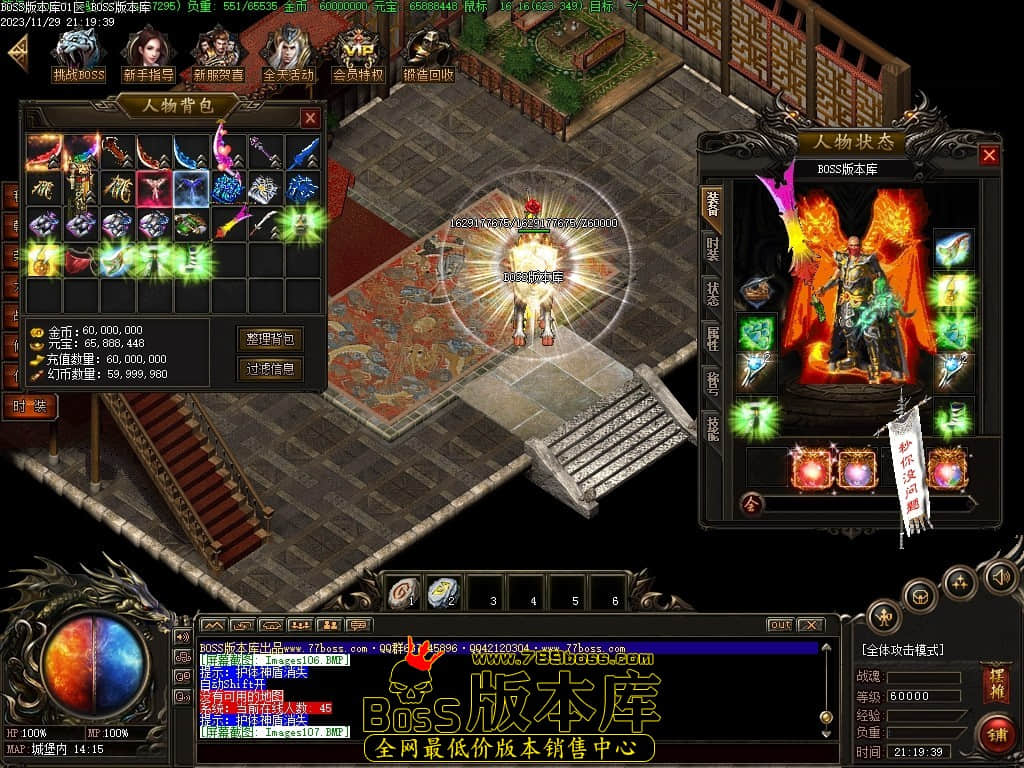The image size is (1024, 768).
Task: Open the 锻造回收 forge recycle menu
Action: tap(428, 54)
